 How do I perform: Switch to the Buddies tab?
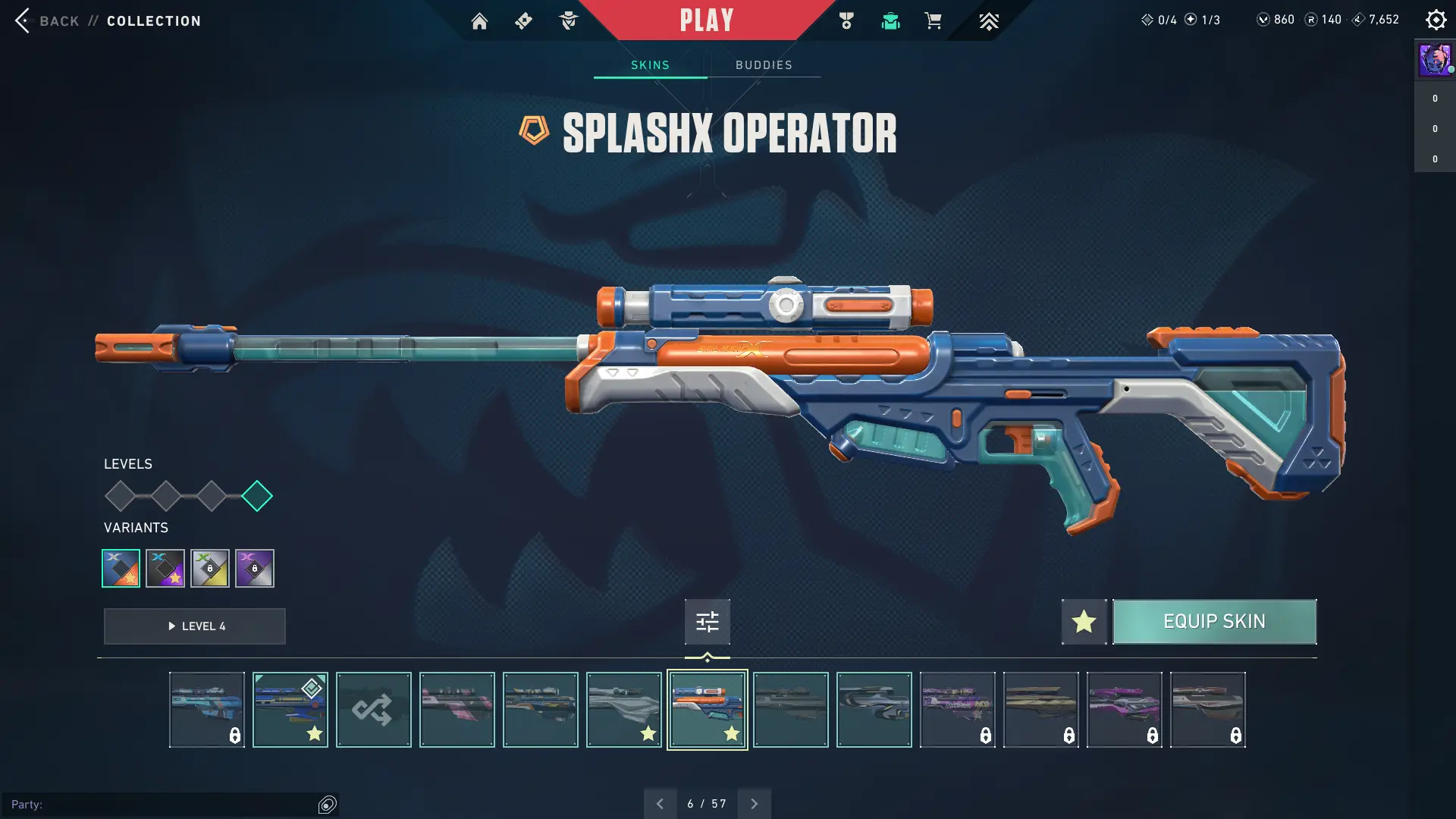pos(764,65)
